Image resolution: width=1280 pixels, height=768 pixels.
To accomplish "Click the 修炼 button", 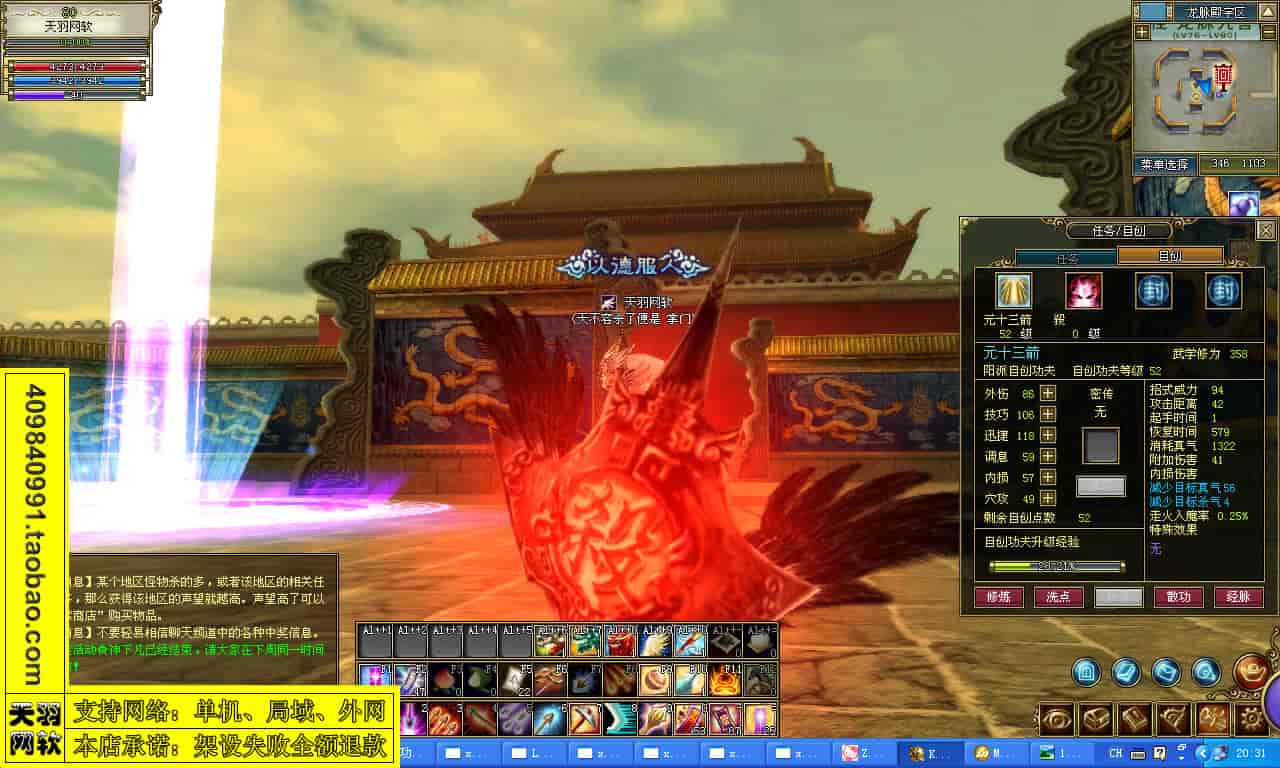I will (999, 597).
